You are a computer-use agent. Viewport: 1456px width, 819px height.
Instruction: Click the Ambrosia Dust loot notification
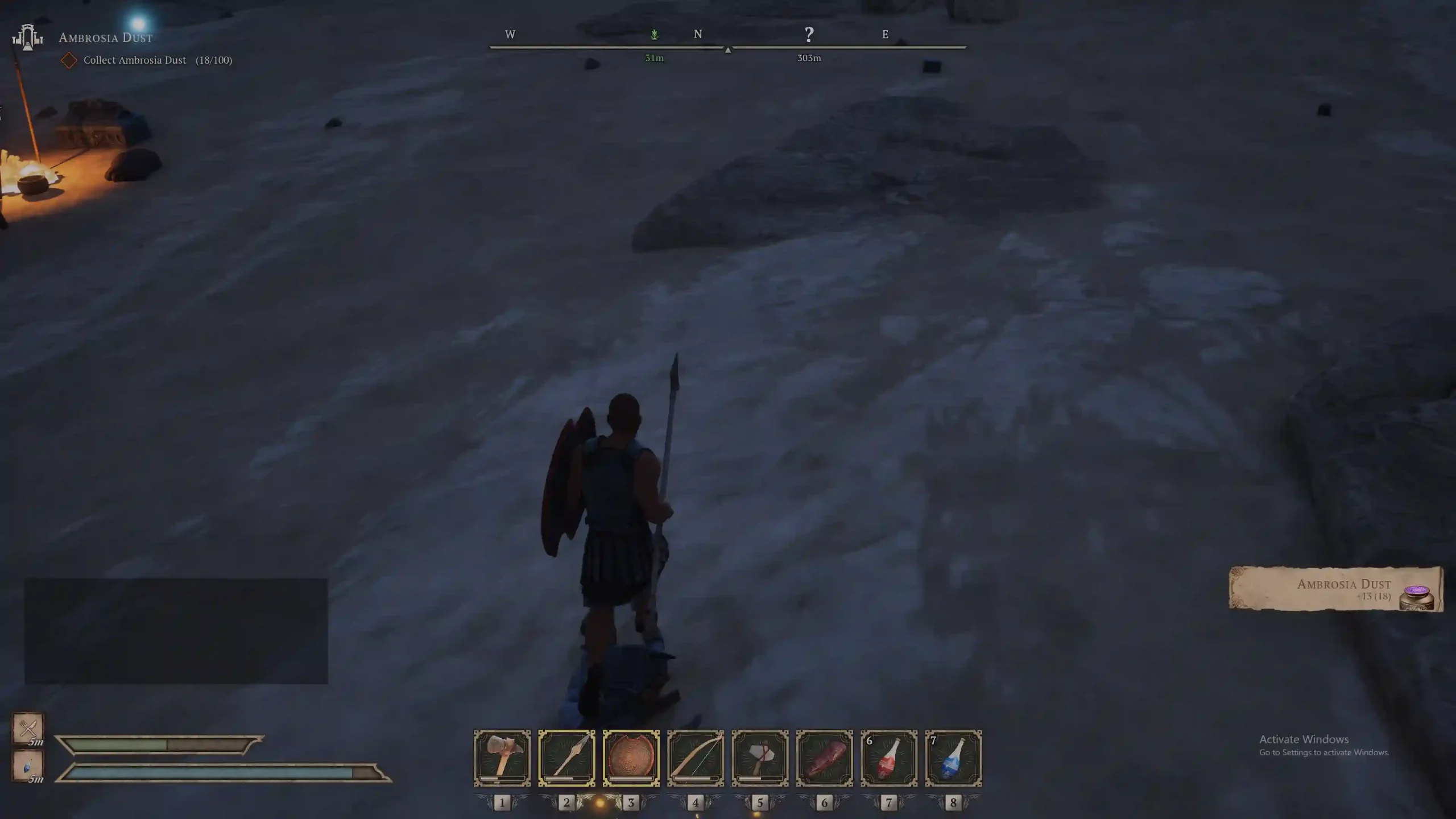1335,589
